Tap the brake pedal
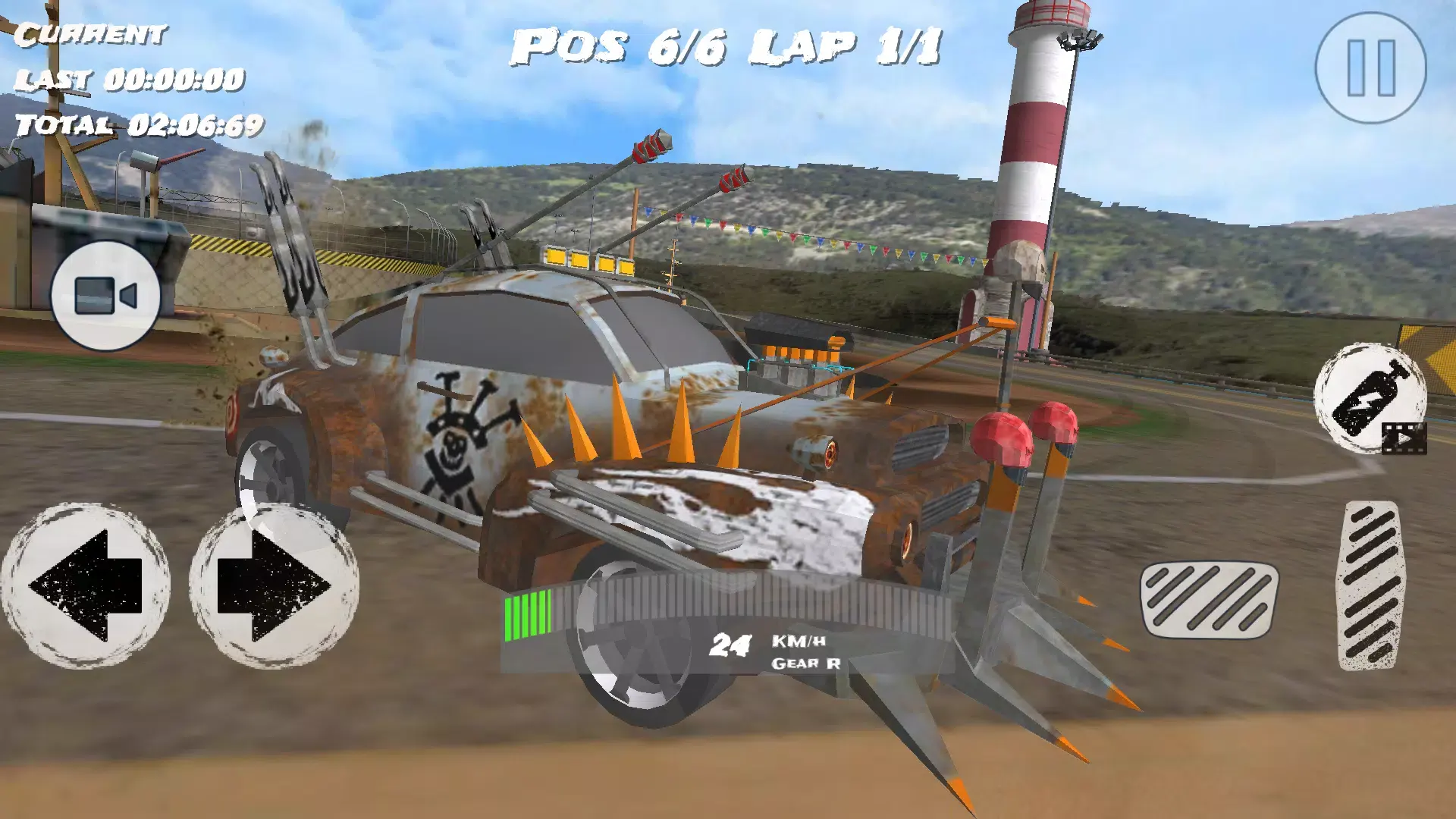Image resolution: width=1456 pixels, height=819 pixels. pyautogui.click(x=1209, y=599)
